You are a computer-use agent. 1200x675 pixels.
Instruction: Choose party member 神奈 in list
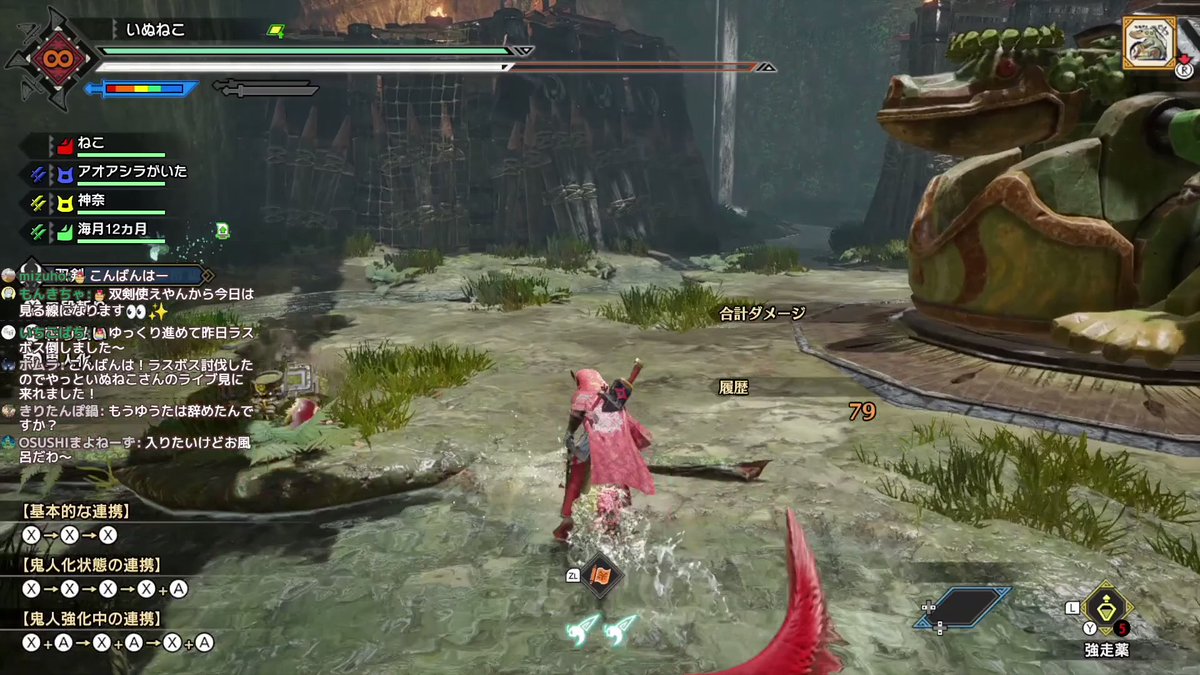tap(92, 201)
